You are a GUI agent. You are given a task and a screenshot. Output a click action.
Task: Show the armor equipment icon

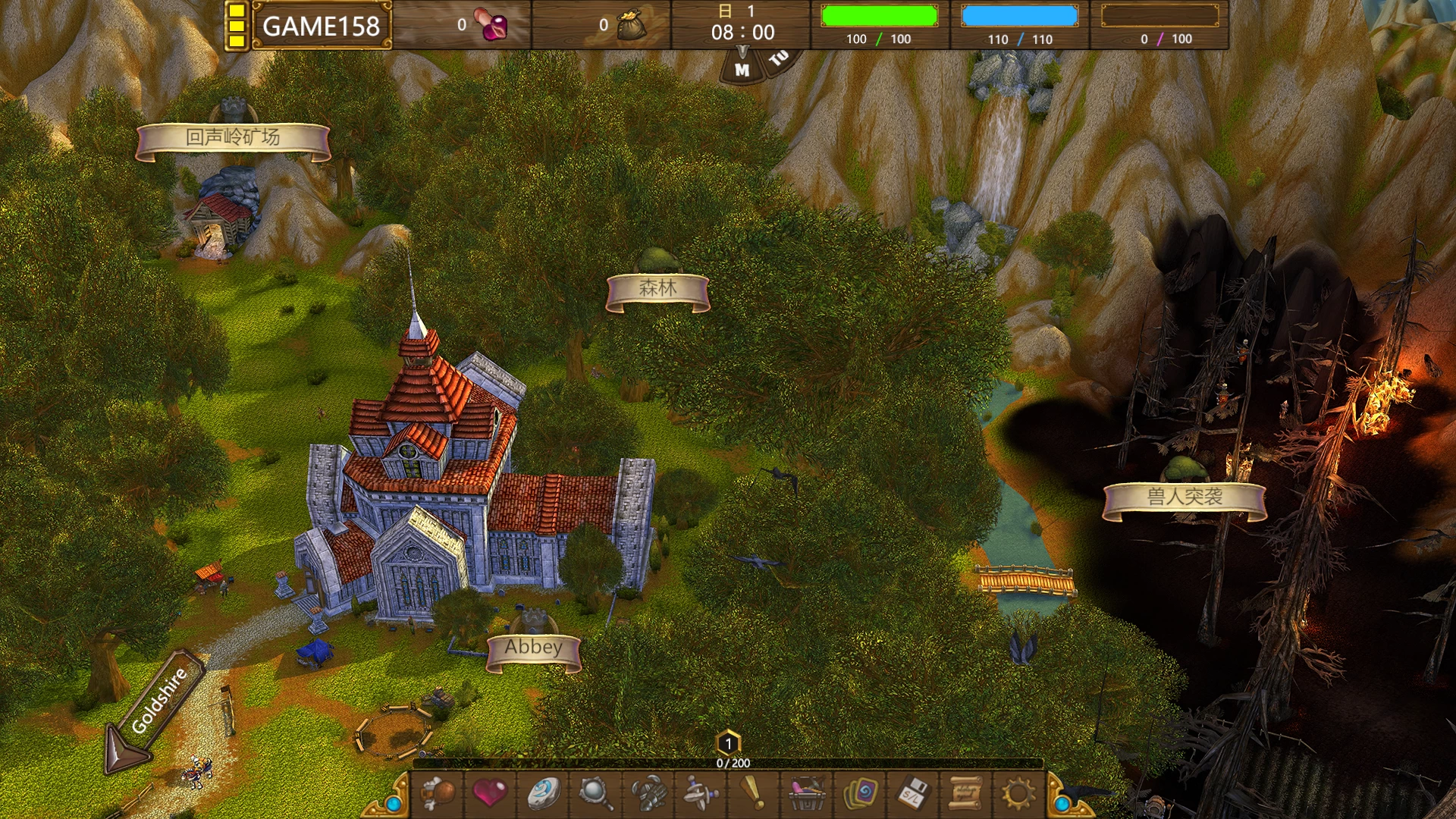(x=648, y=793)
